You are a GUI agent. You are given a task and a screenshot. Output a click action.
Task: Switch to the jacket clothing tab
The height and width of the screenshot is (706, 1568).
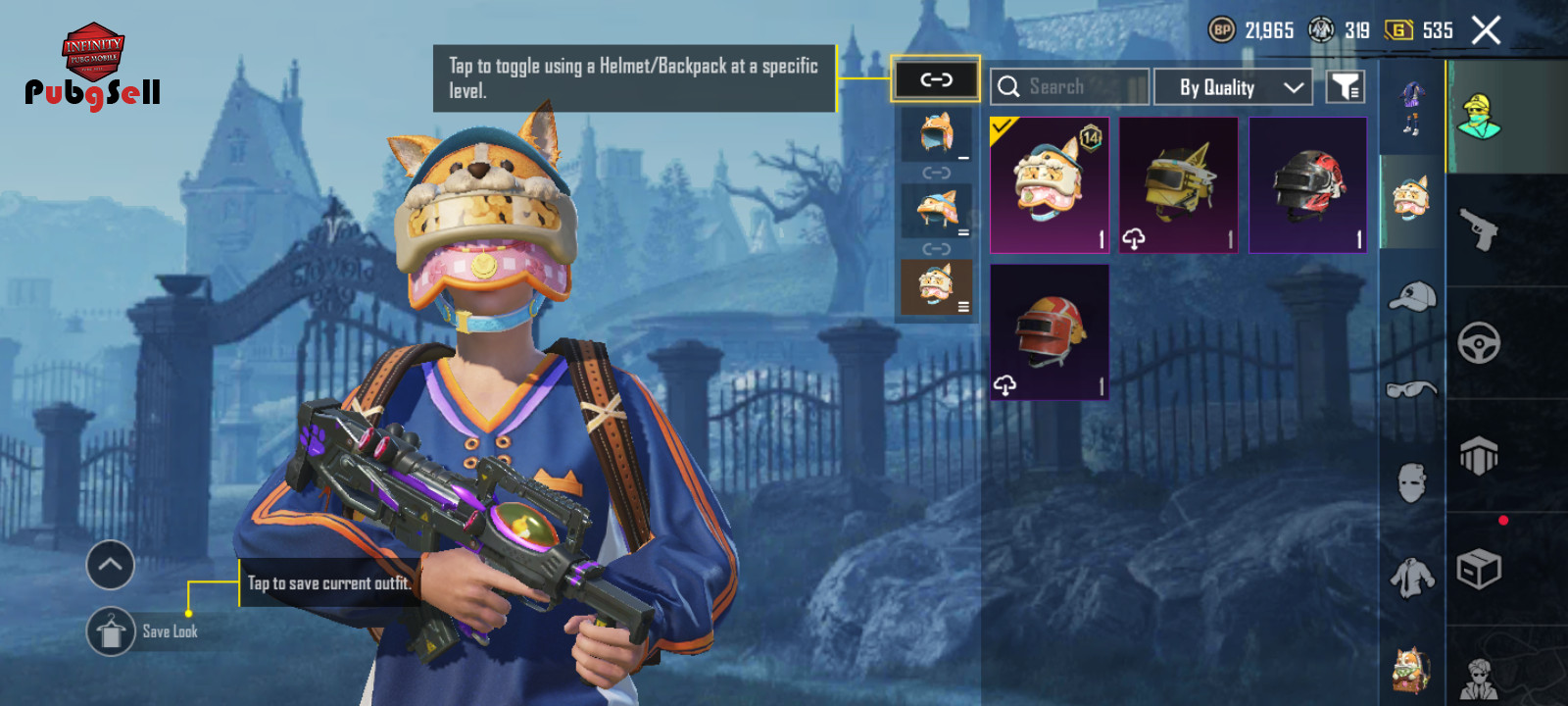coord(1412,577)
